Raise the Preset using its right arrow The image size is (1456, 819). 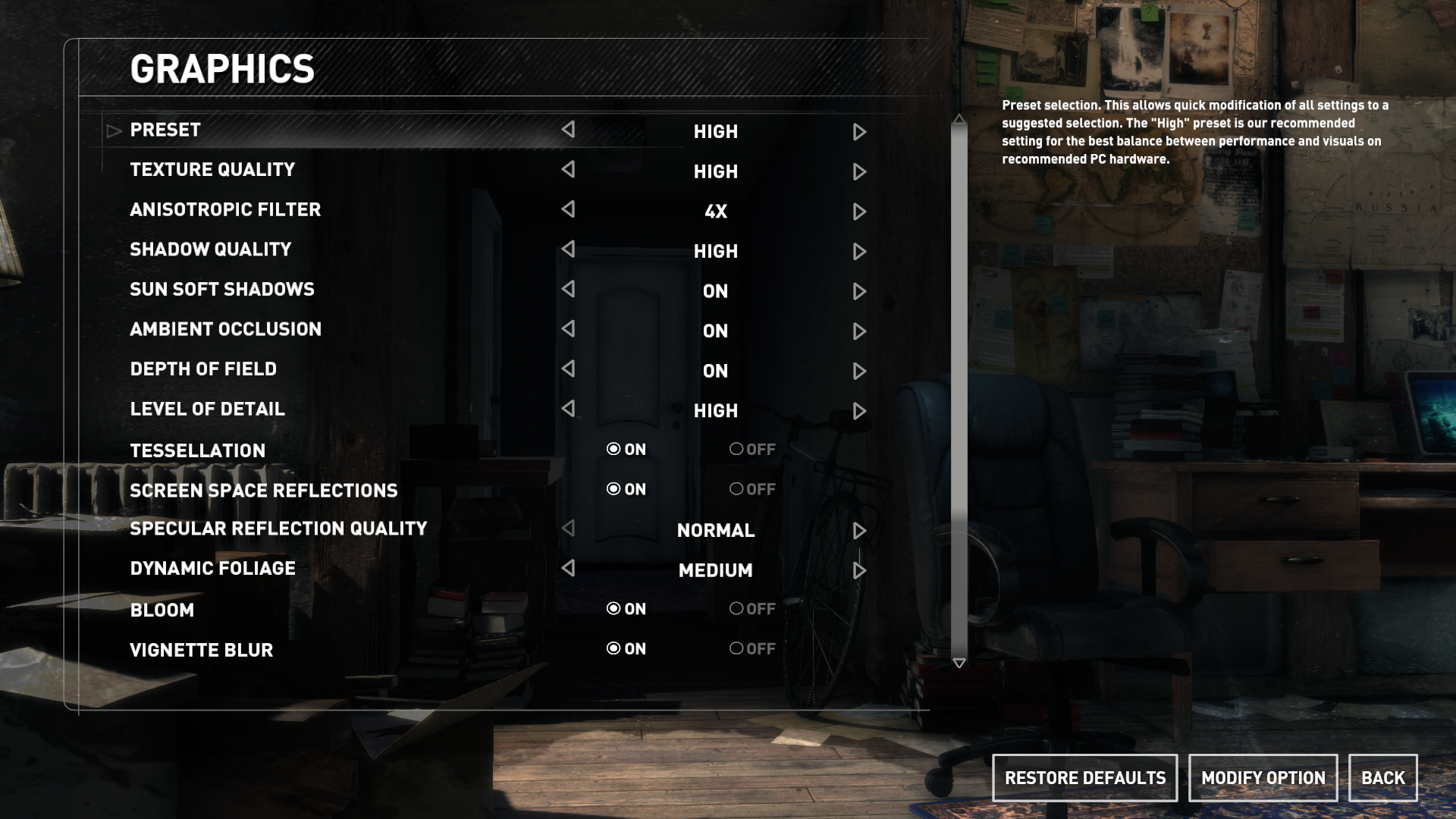click(x=858, y=132)
